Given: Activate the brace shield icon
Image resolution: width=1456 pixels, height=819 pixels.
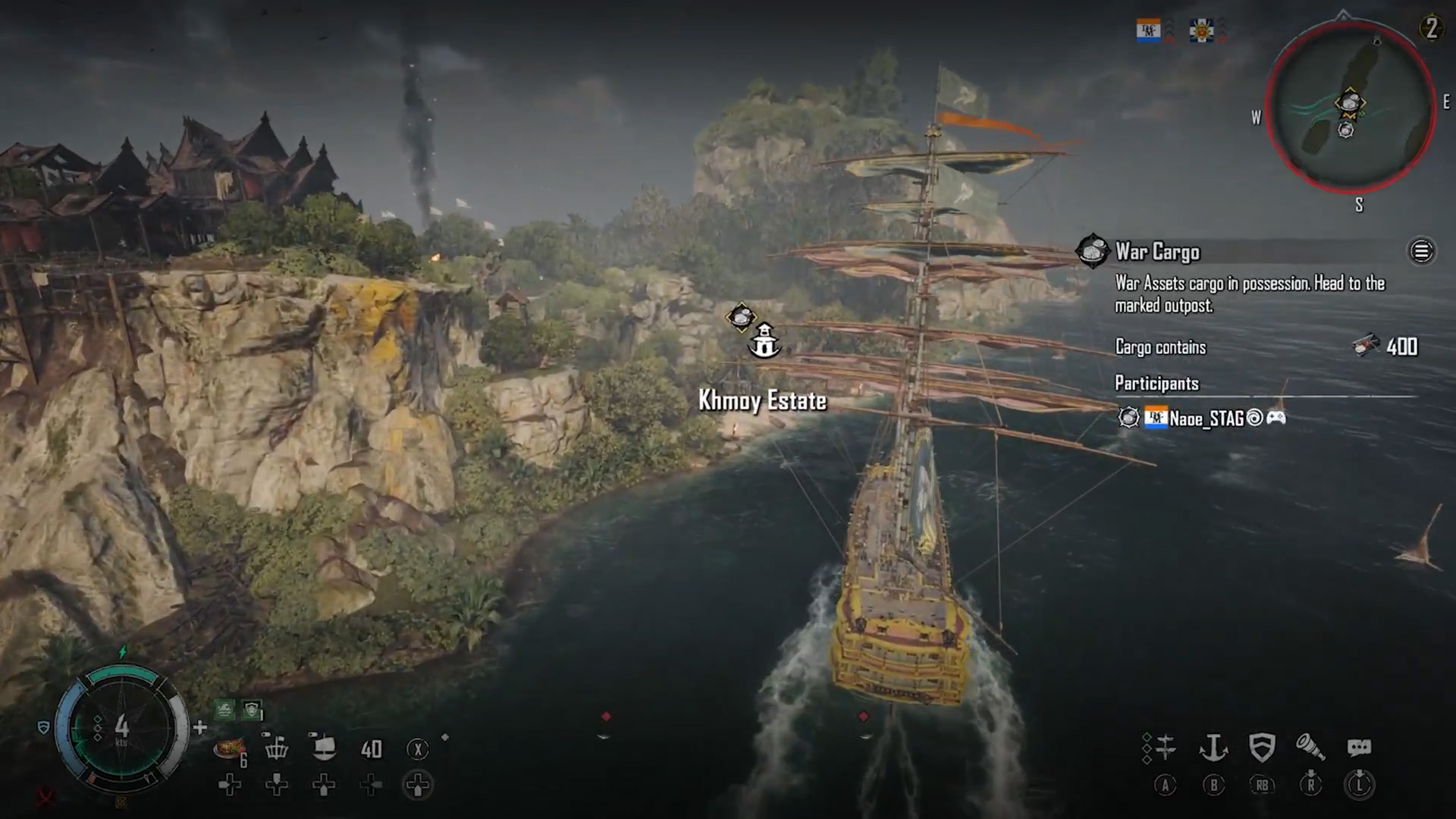Looking at the screenshot, I should [1262, 748].
